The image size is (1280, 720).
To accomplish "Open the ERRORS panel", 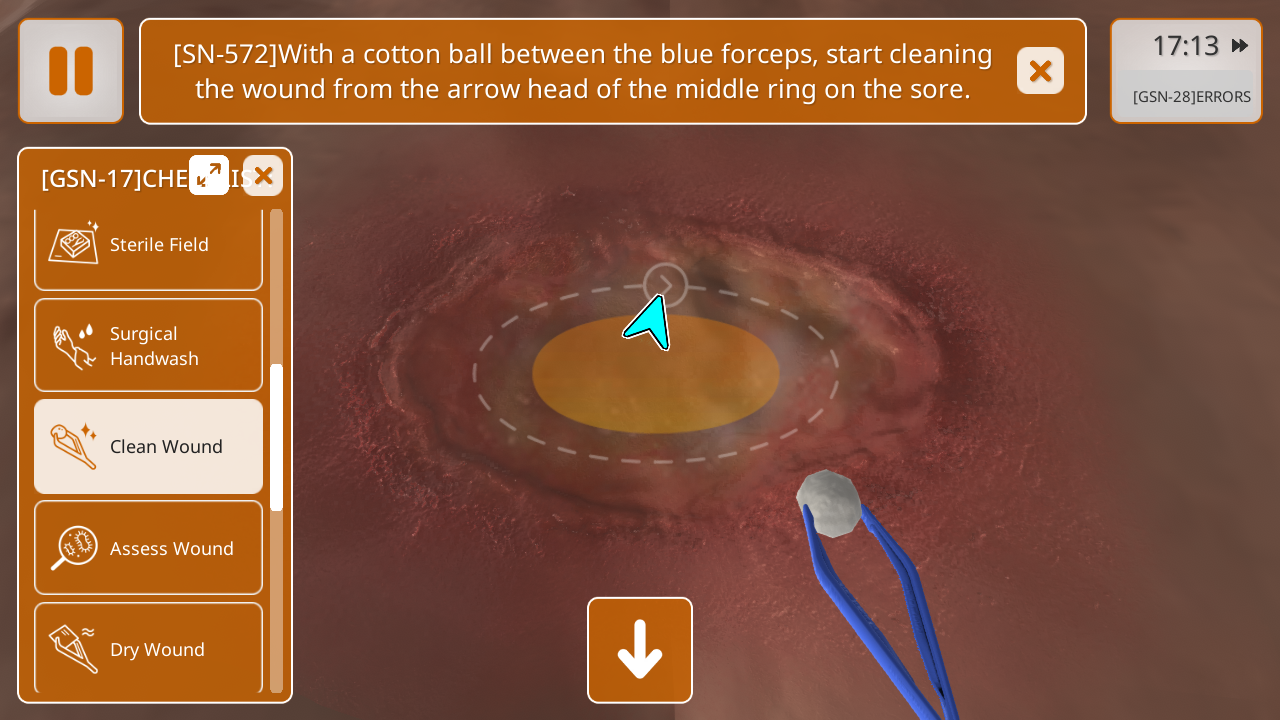I will [x=1191, y=97].
